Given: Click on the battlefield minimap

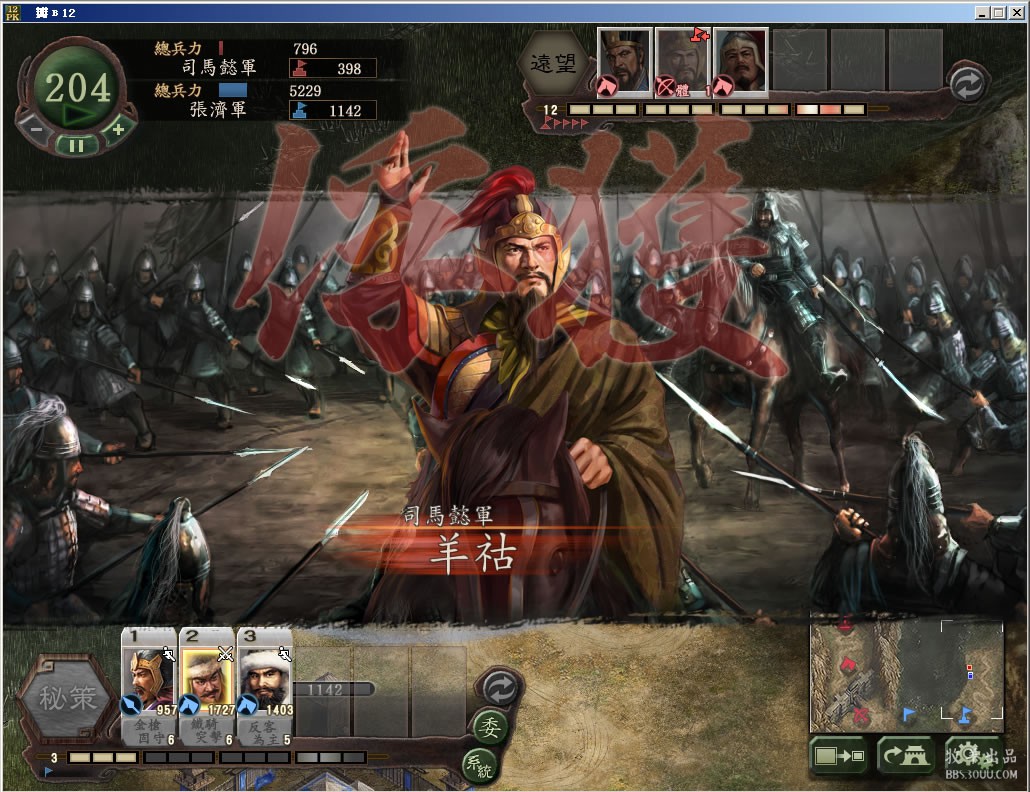Looking at the screenshot, I should click(x=906, y=671).
